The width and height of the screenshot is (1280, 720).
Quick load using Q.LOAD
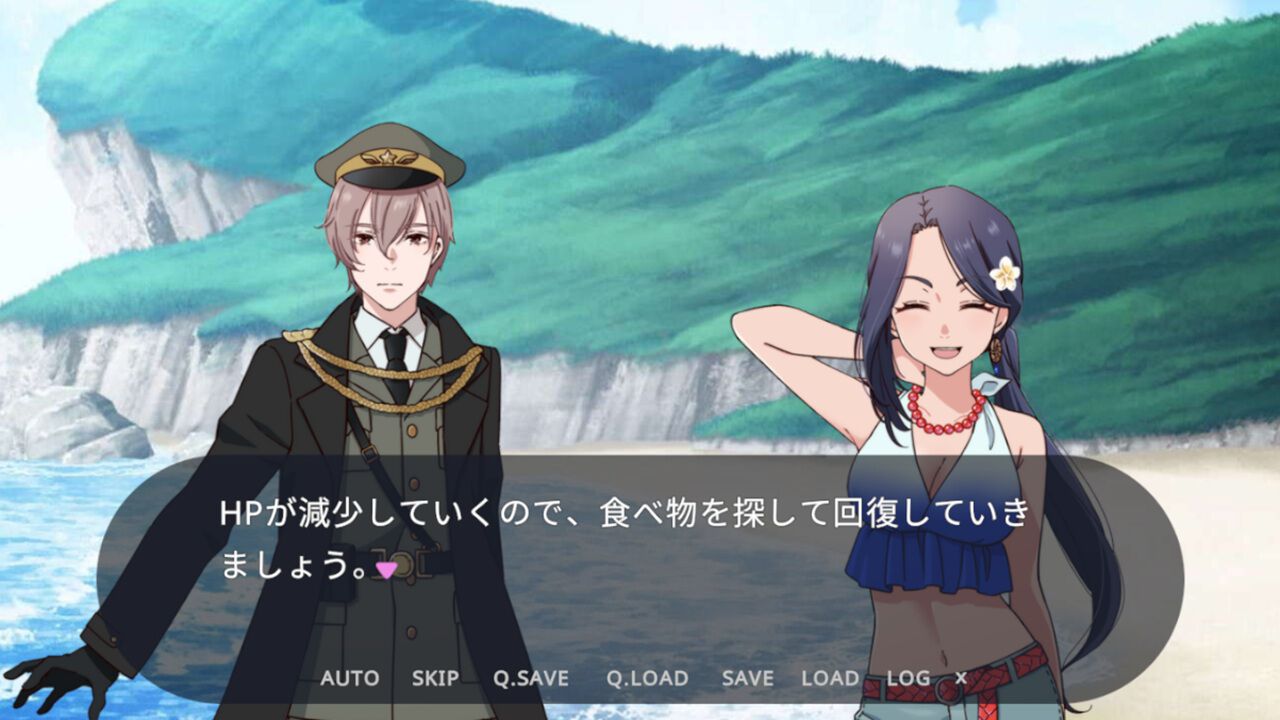coord(650,679)
